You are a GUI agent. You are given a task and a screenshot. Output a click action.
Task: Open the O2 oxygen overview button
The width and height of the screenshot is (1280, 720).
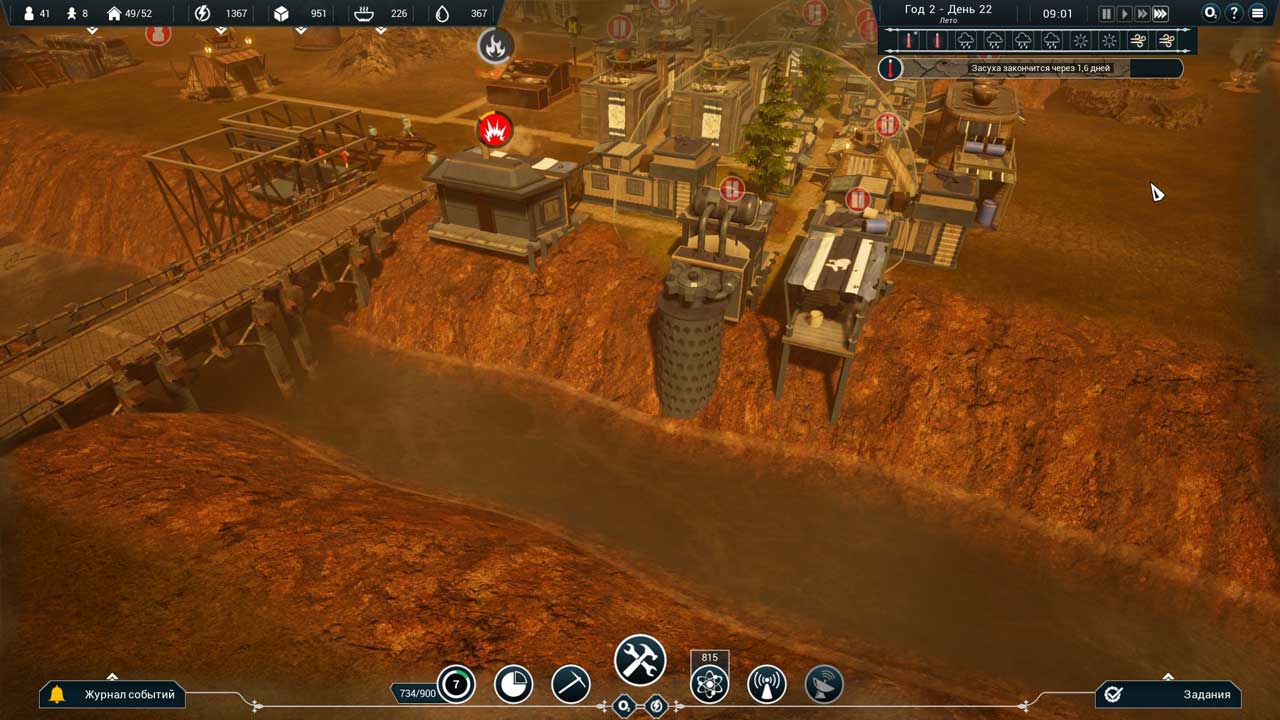click(1211, 14)
